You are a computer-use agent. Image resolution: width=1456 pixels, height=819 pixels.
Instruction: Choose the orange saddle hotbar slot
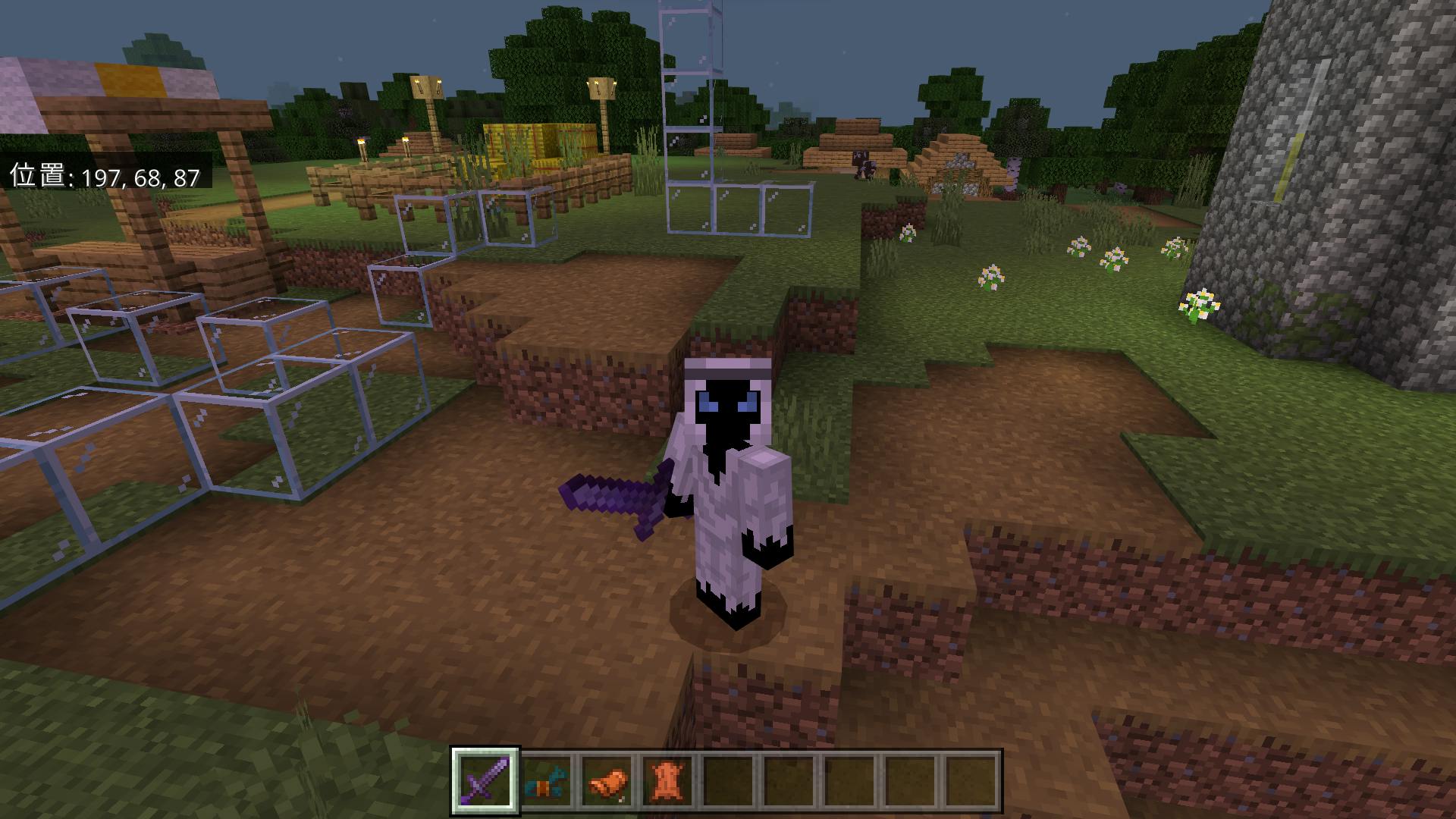[x=608, y=781]
